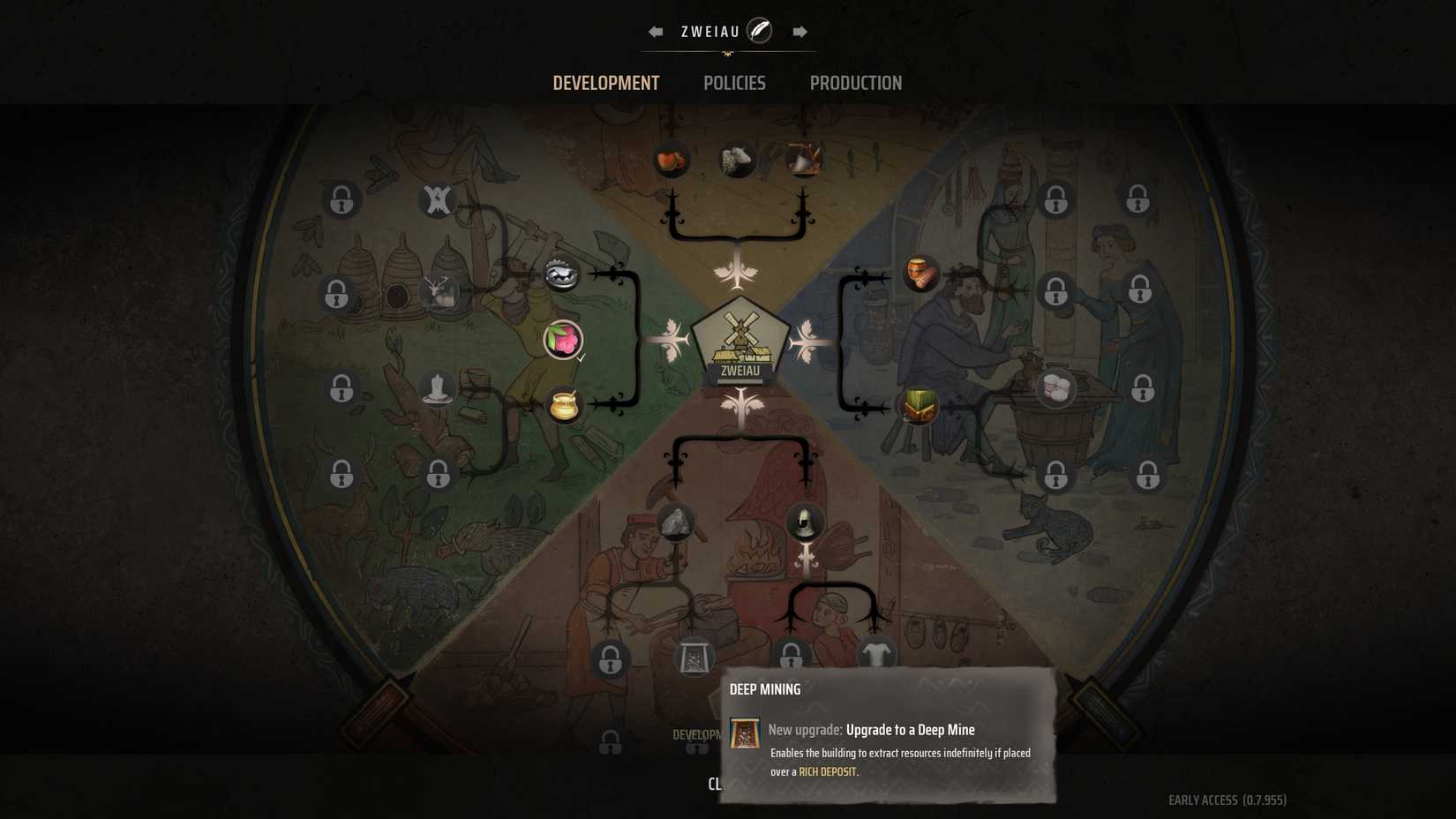Viewport: 1456px width, 819px height.
Task: Click the RICH DEPOSIT highlighted text
Action: tap(828, 770)
